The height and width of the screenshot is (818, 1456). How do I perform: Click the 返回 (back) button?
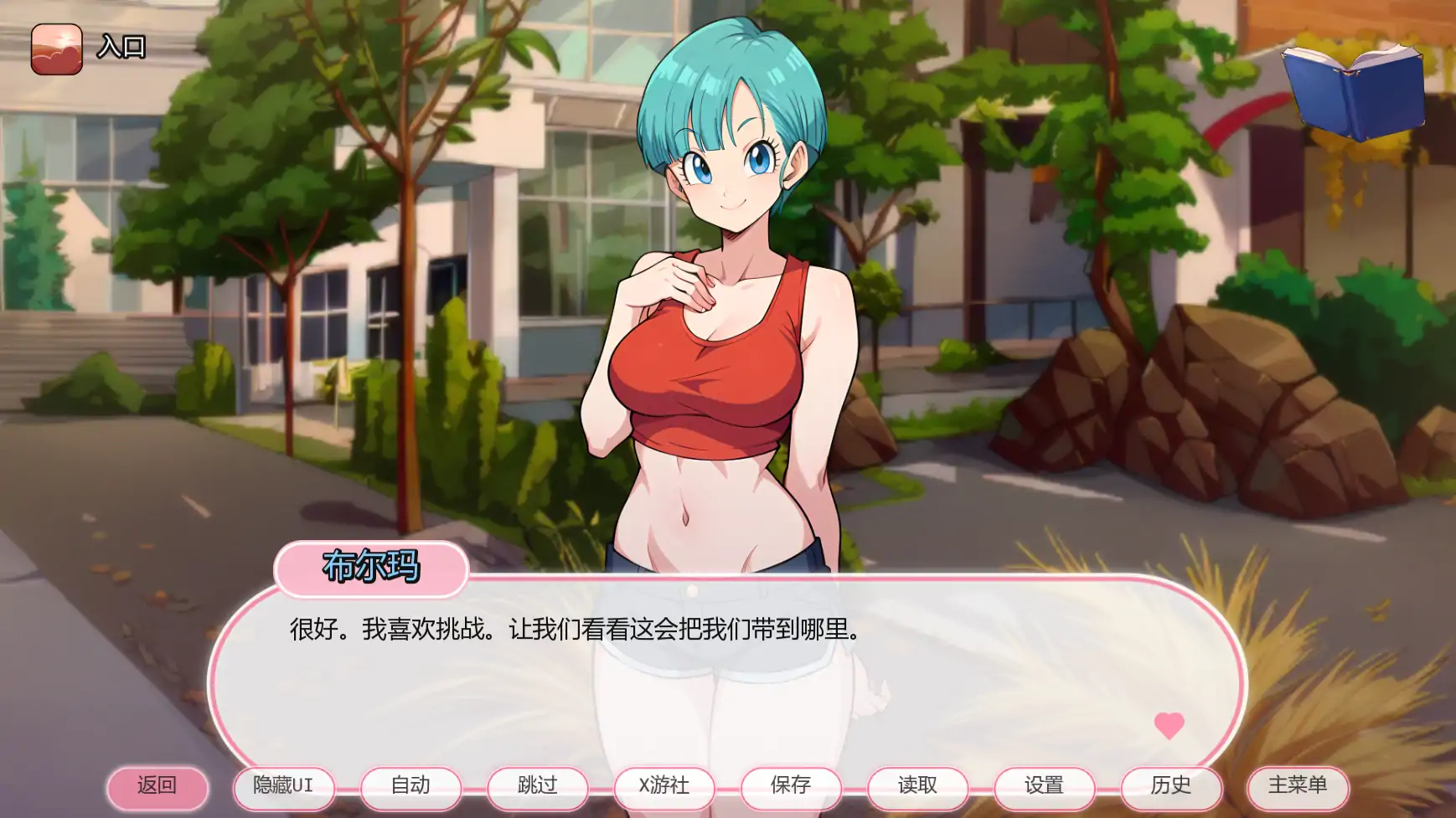[157, 787]
